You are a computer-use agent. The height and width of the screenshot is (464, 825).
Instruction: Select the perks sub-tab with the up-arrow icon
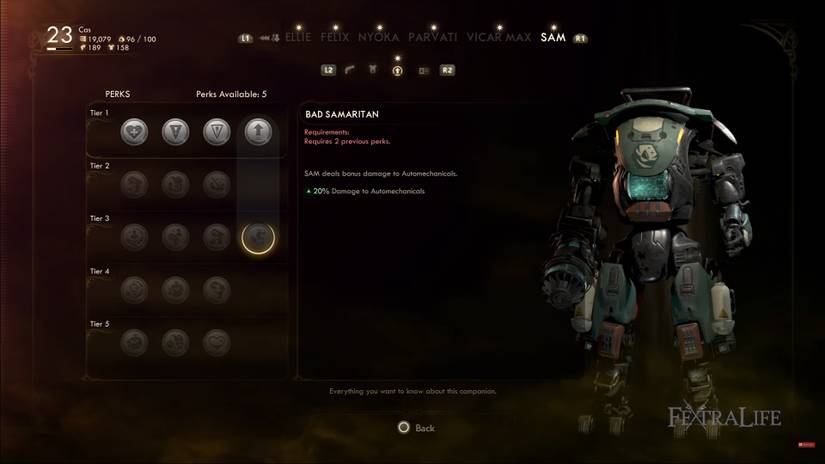click(397, 70)
